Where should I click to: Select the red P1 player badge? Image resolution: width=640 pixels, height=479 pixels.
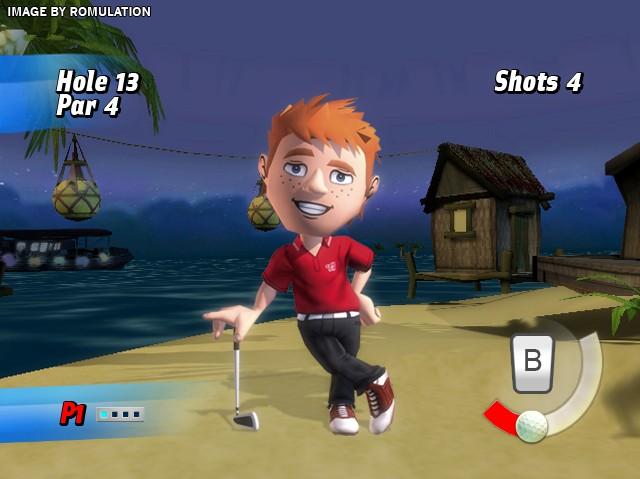pos(73,413)
